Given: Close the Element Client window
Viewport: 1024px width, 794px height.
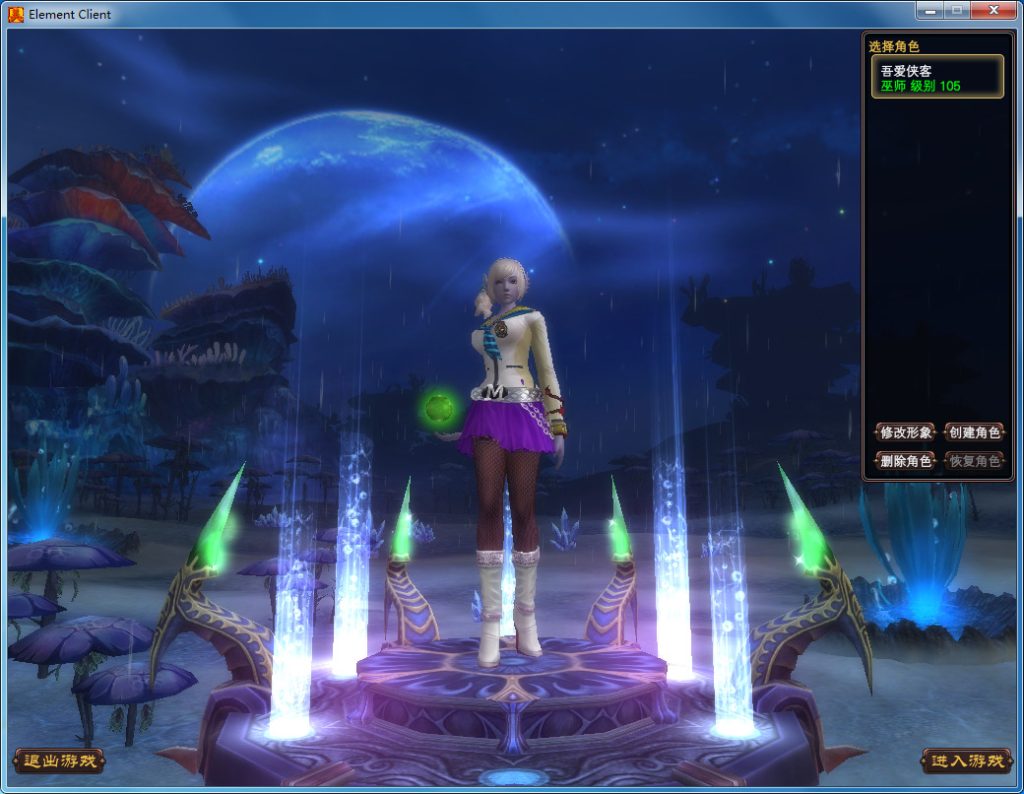Looking at the screenshot, I should click(x=993, y=11).
